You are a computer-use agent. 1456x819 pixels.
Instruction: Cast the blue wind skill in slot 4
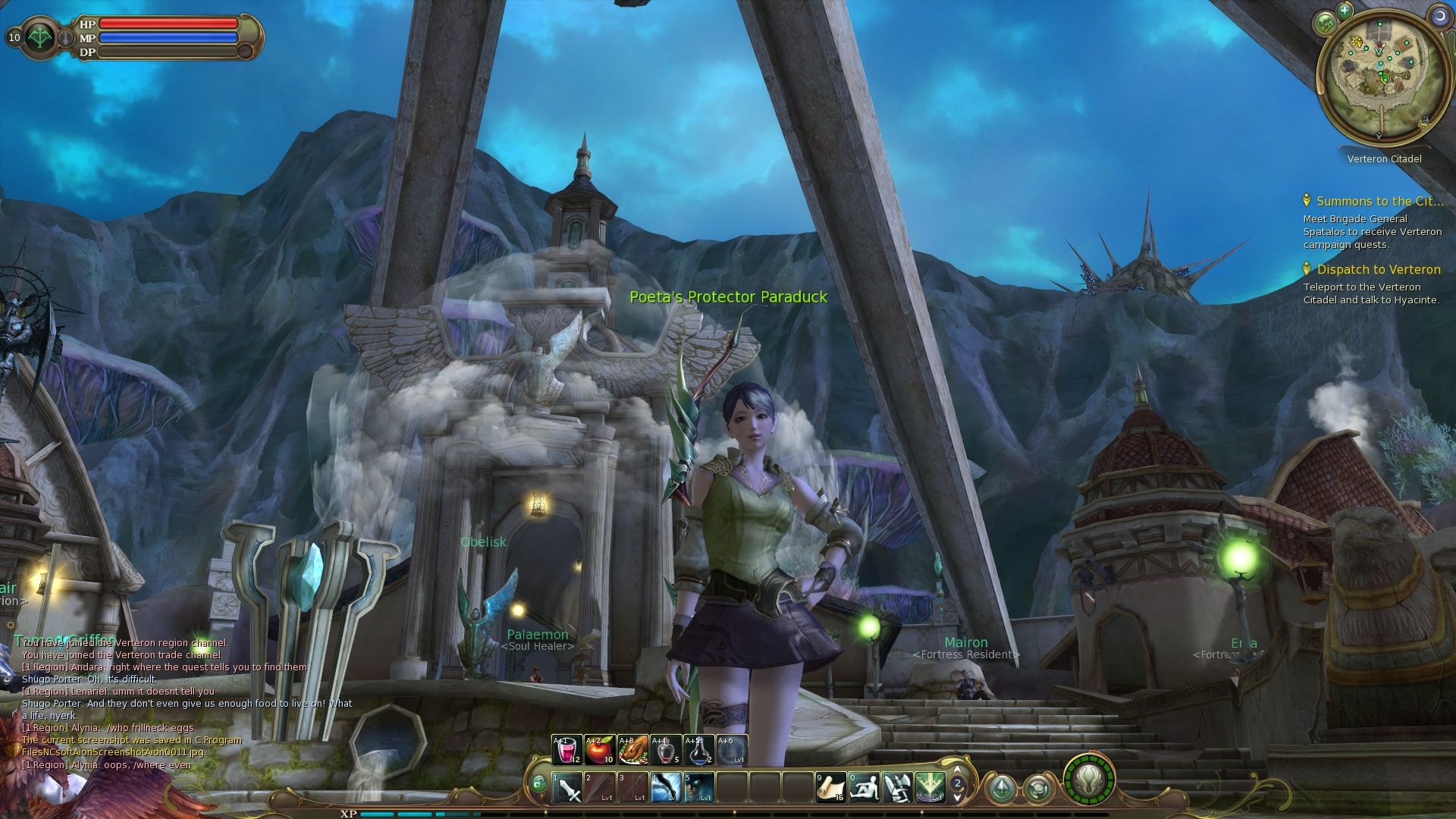click(666, 788)
